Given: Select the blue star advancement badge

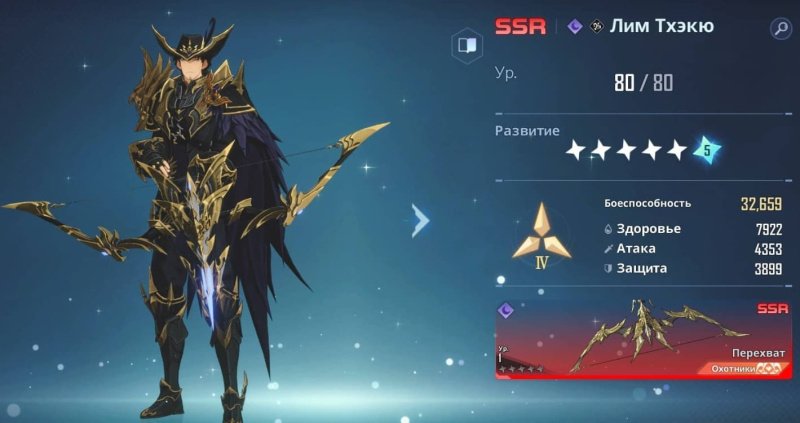Looking at the screenshot, I should tap(708, 150).
